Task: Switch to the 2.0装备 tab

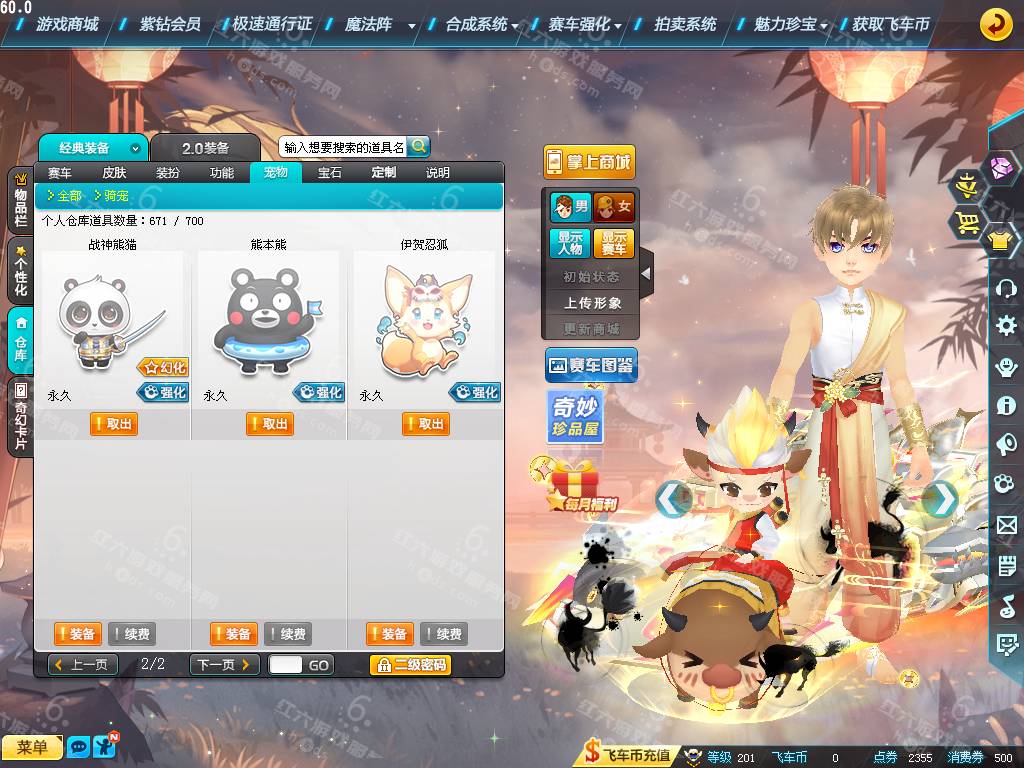Action: [205, 148]
